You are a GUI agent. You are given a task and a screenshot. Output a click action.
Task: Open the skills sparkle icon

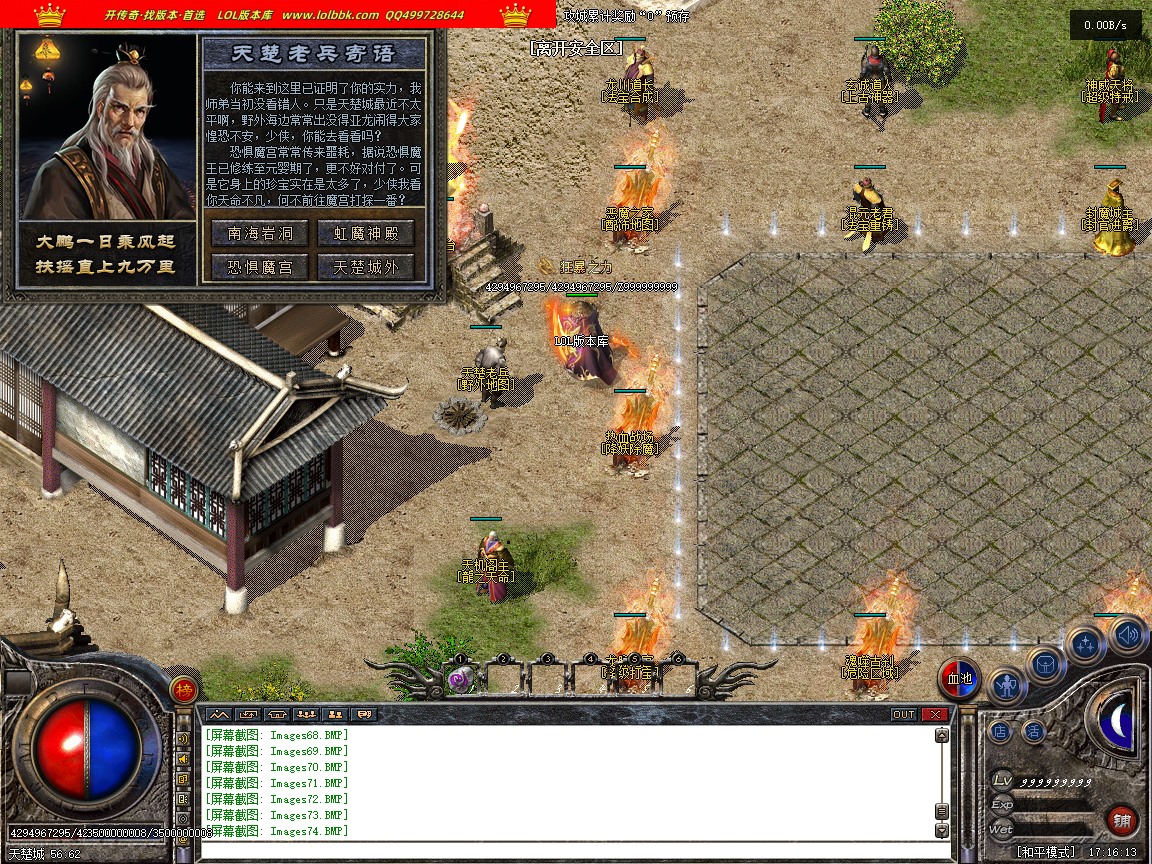[1086, 645]
